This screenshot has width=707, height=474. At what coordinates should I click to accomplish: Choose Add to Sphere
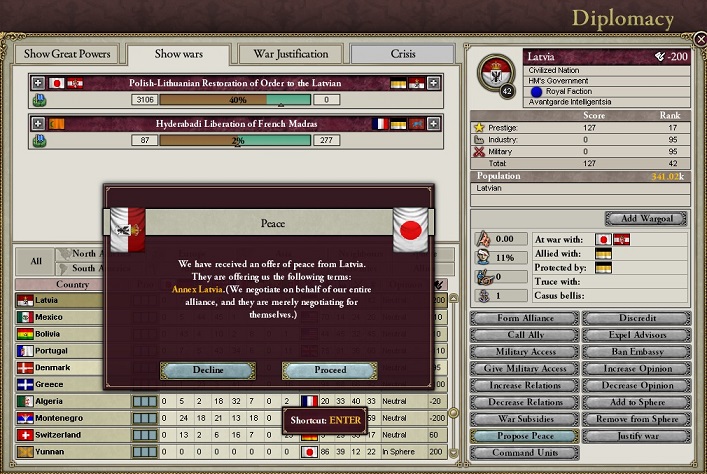point(636,403)
